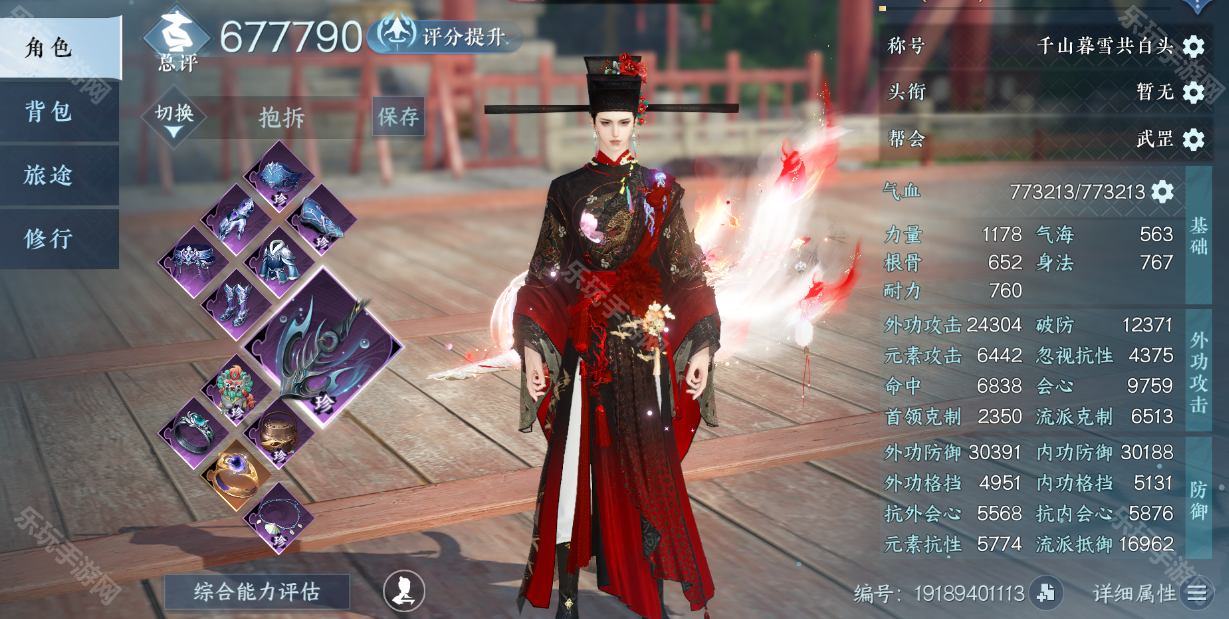Click the 评分提升 button
The image size is (1229, 619).
(446, 37)
